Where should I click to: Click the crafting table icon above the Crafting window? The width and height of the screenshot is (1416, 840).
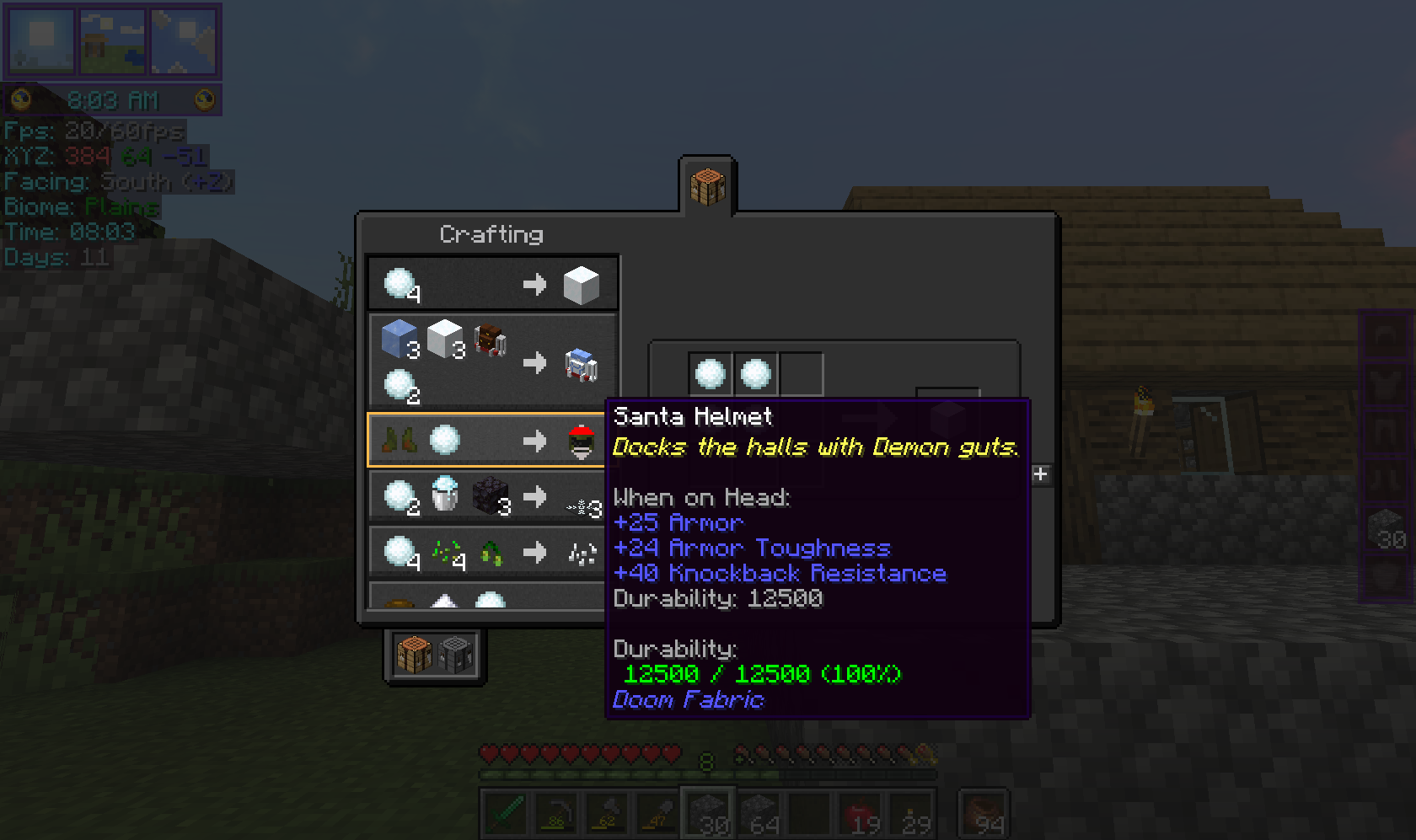pos(709,187)
